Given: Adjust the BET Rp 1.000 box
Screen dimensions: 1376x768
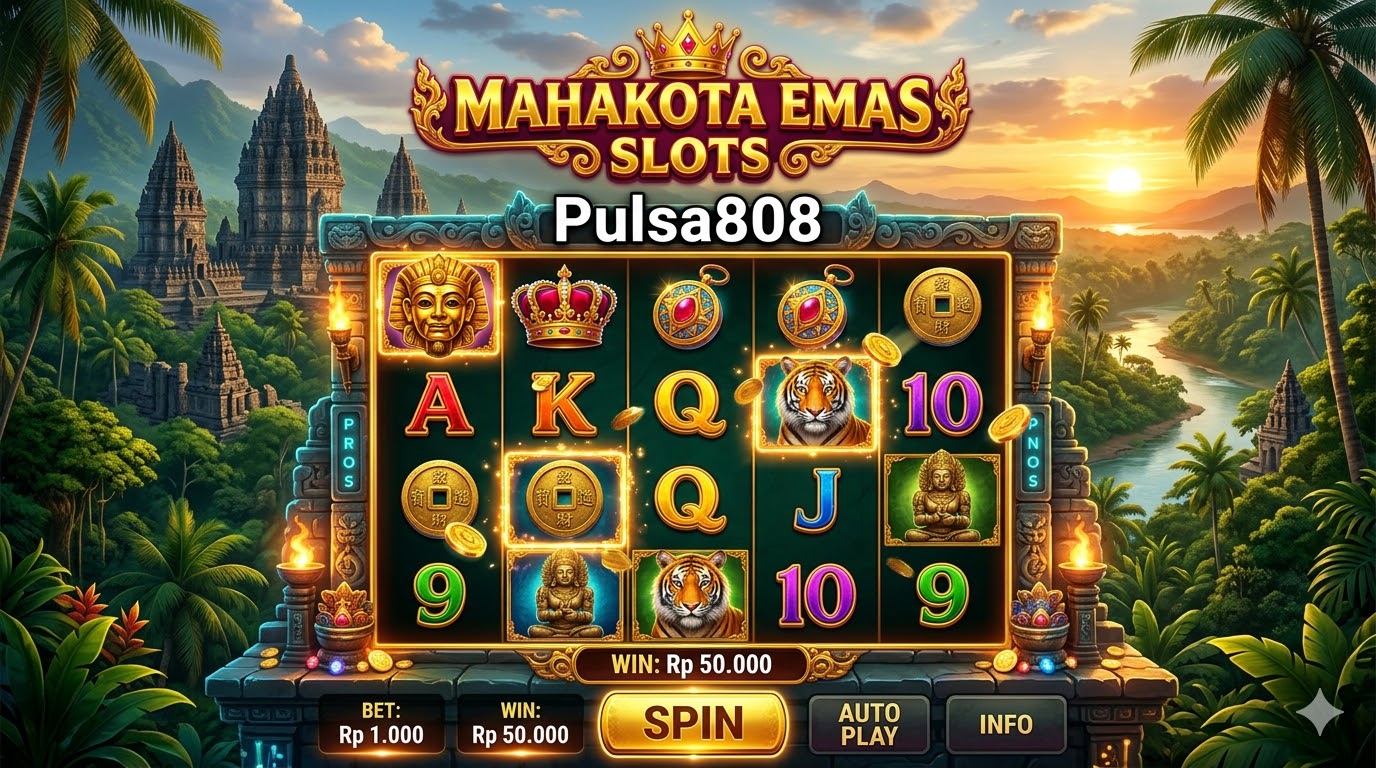Looking at the screenshot, I should point(381,724).
